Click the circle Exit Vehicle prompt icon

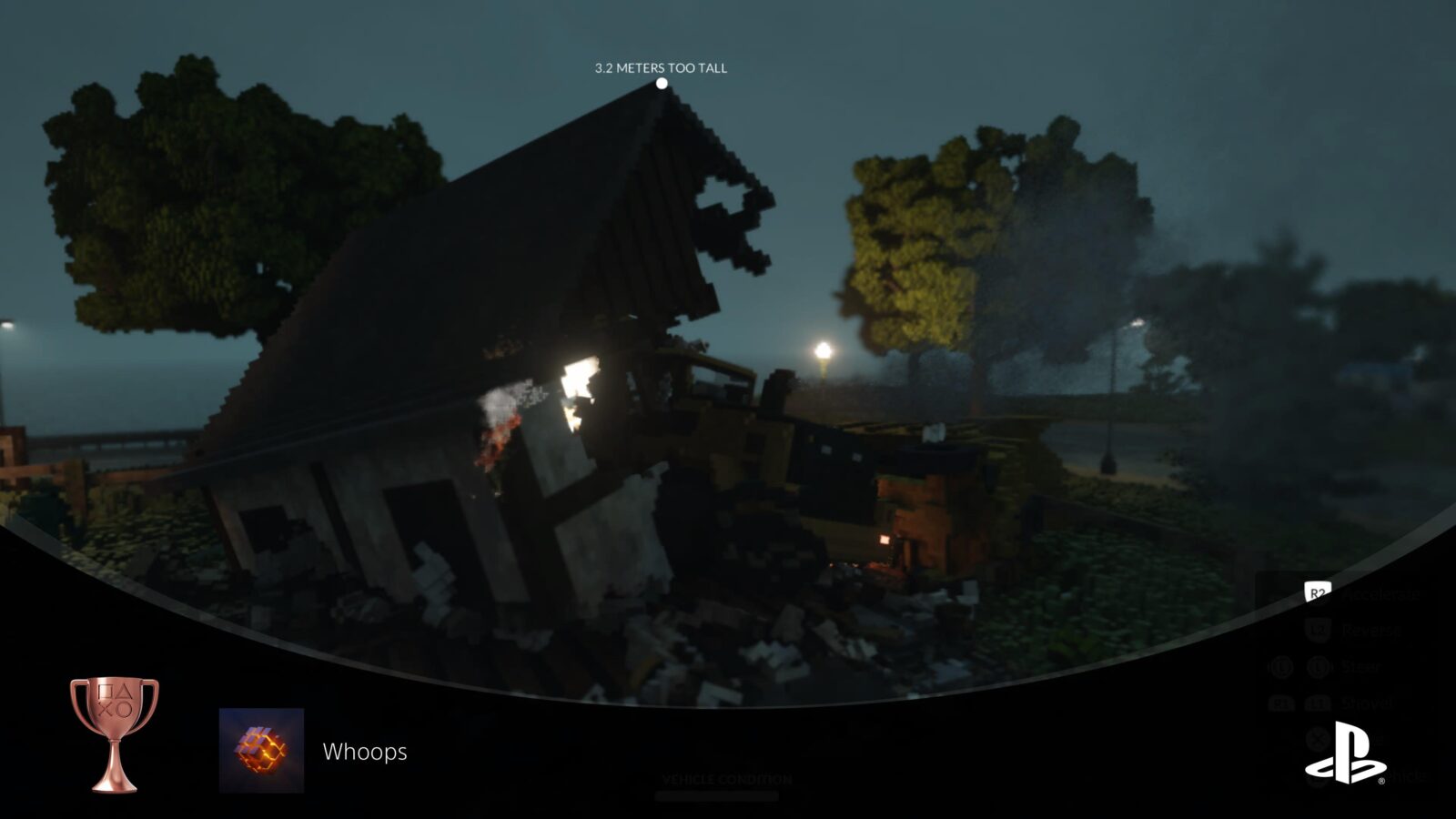1318,775
